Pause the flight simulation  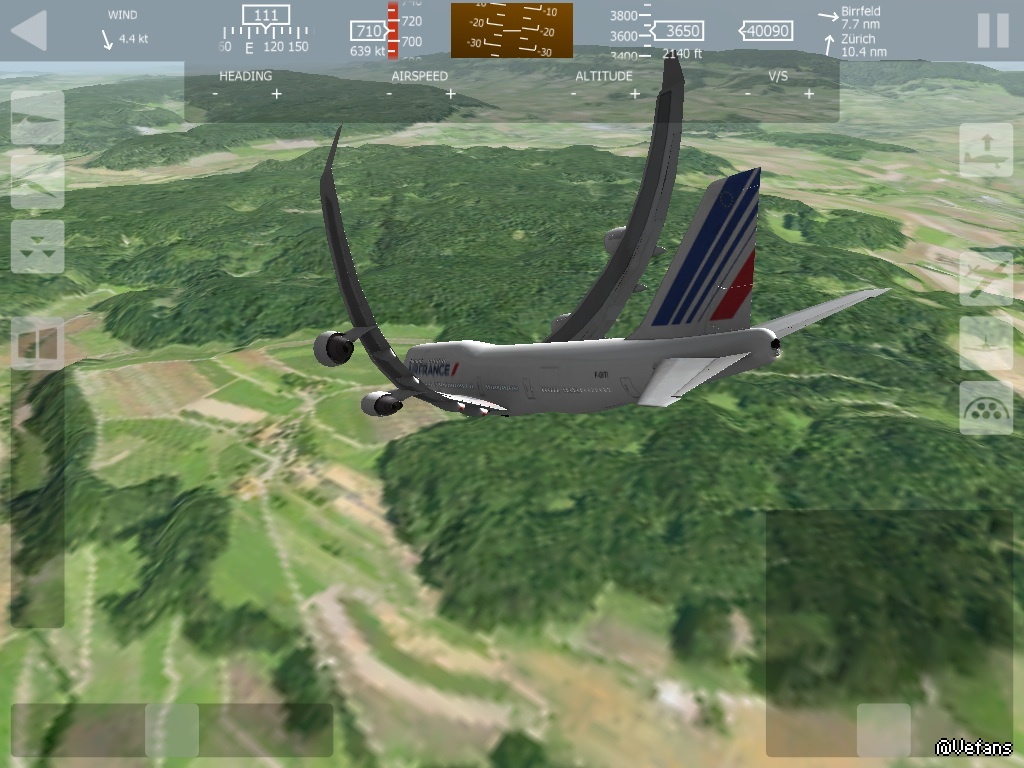(x=992, y=31)
